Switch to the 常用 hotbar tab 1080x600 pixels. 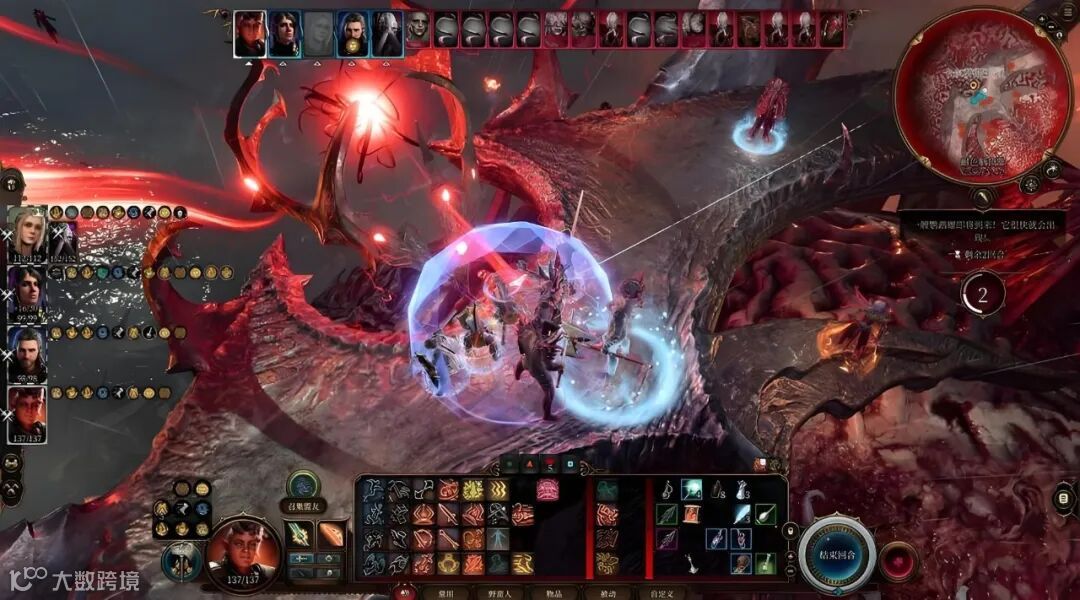pos(445,593)
